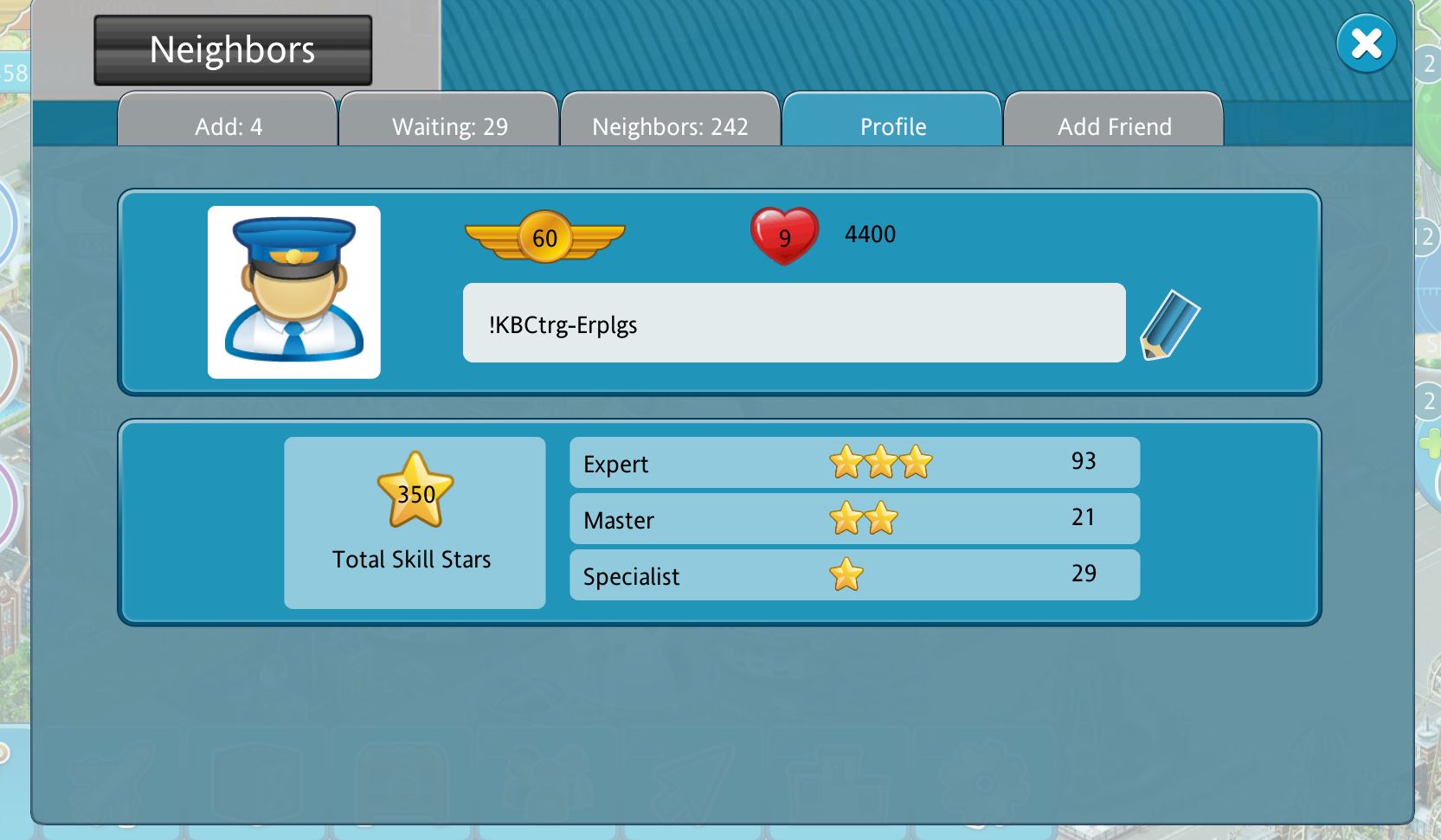
Task: Click the pilot avatar picture
Action: pos(294,292)
